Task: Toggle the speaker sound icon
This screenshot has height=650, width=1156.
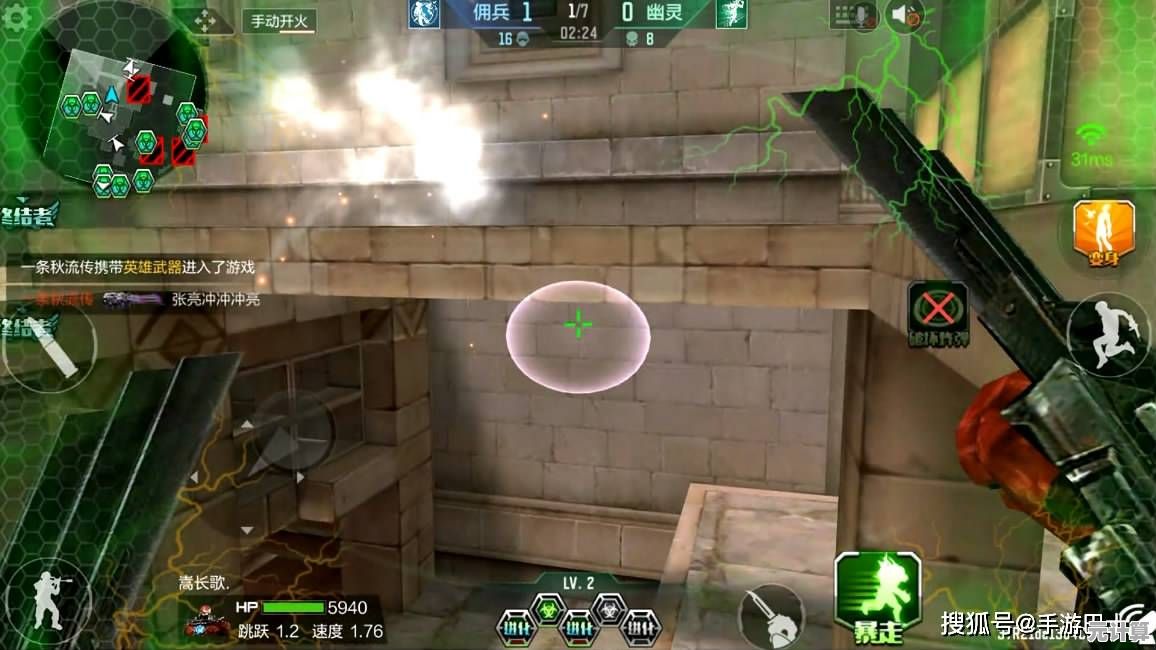Action: pos(905,15)
